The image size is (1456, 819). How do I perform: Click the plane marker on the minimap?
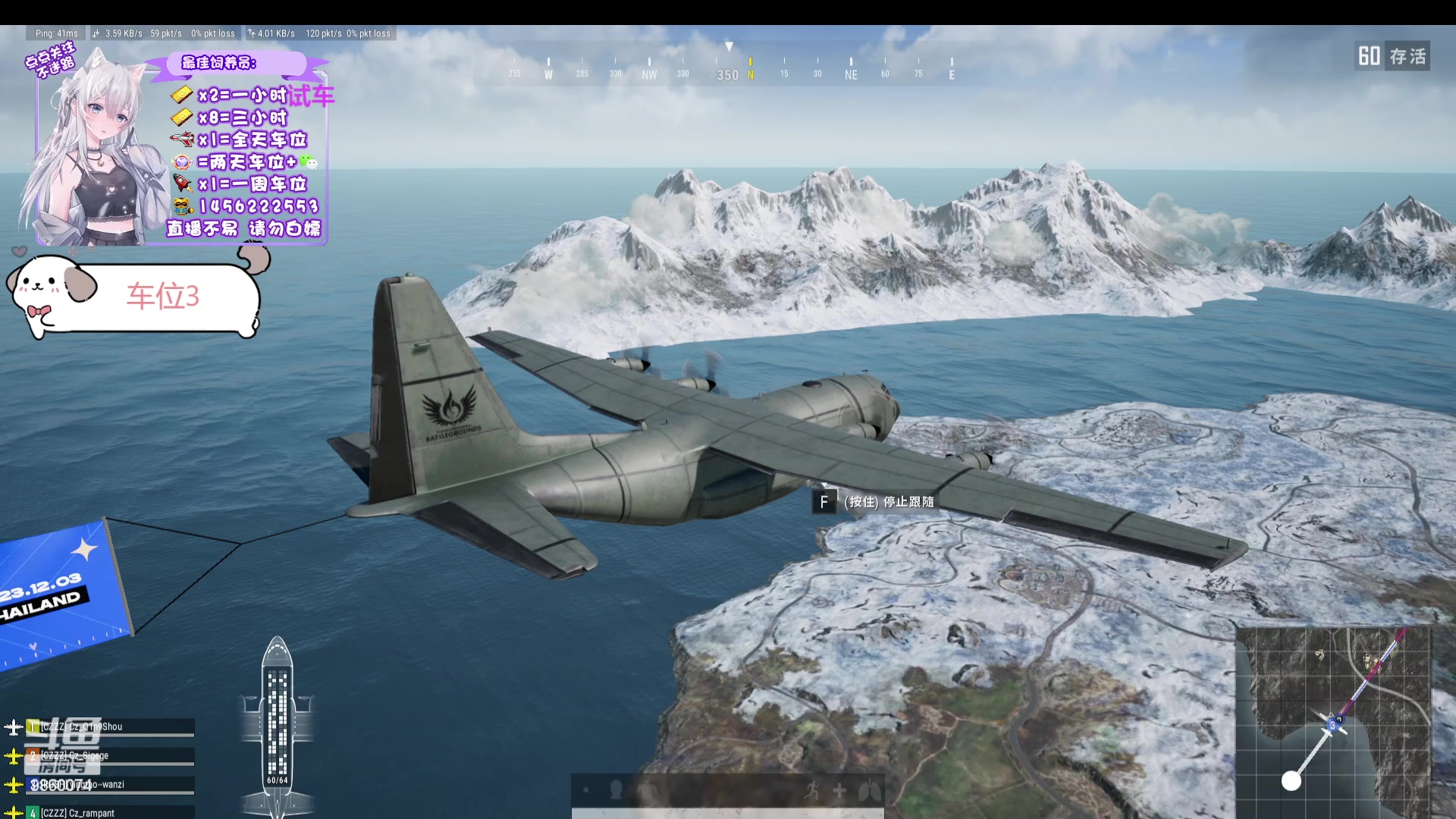[x=1333, y=723]
